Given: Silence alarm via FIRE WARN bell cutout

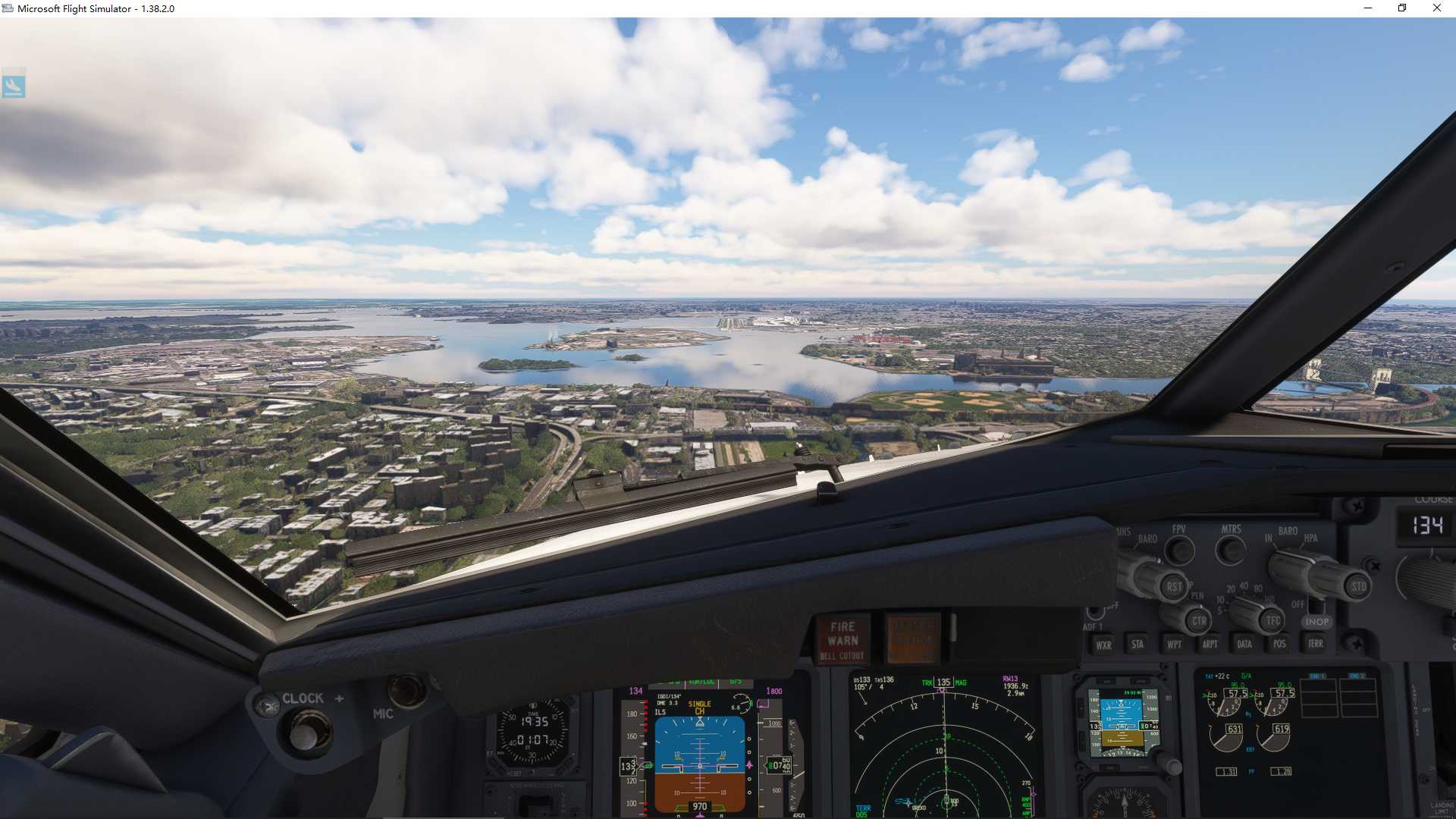Looking at the screenshot, I should [x=843, y=640].
